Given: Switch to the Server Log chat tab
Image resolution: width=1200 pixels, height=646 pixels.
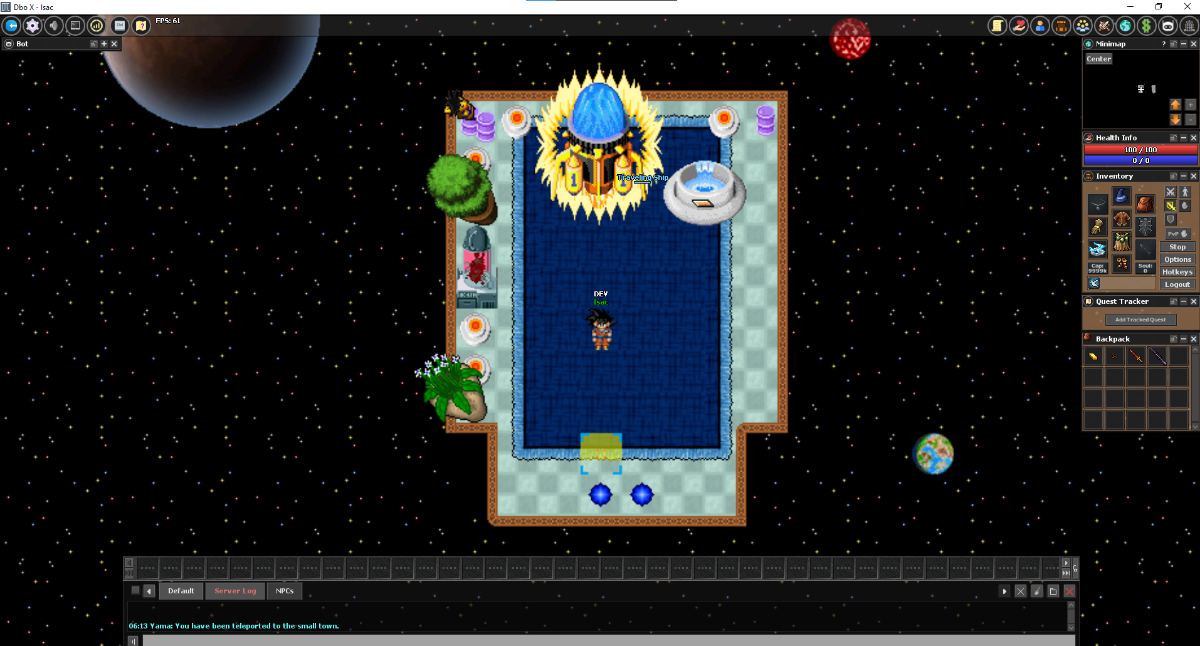Looking at the screenshot, I should pyautogui.click(x=235, y=591).
